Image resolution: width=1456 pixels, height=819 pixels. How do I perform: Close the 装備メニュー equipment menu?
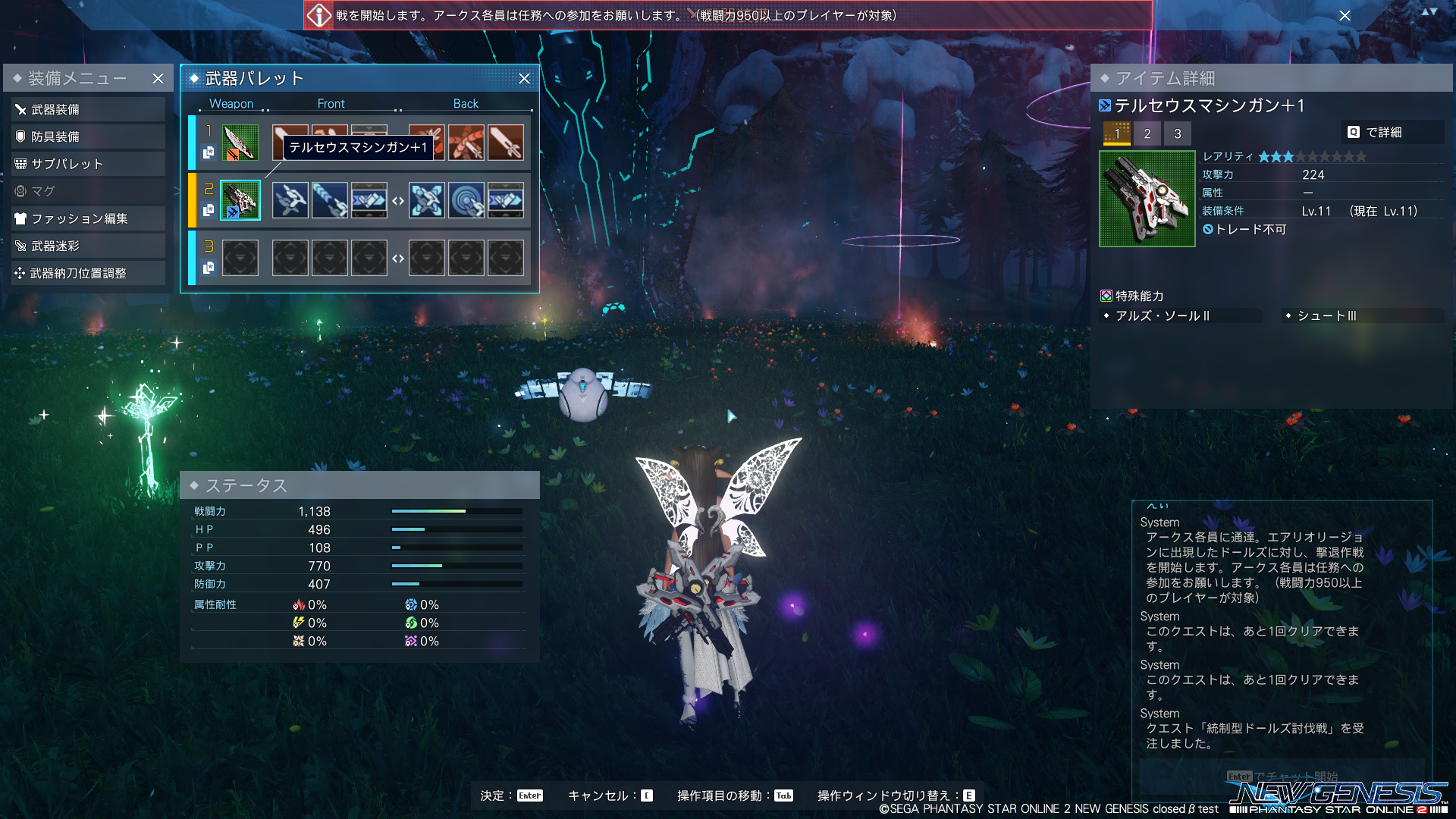pyautogui.click(x=158, y=79)
